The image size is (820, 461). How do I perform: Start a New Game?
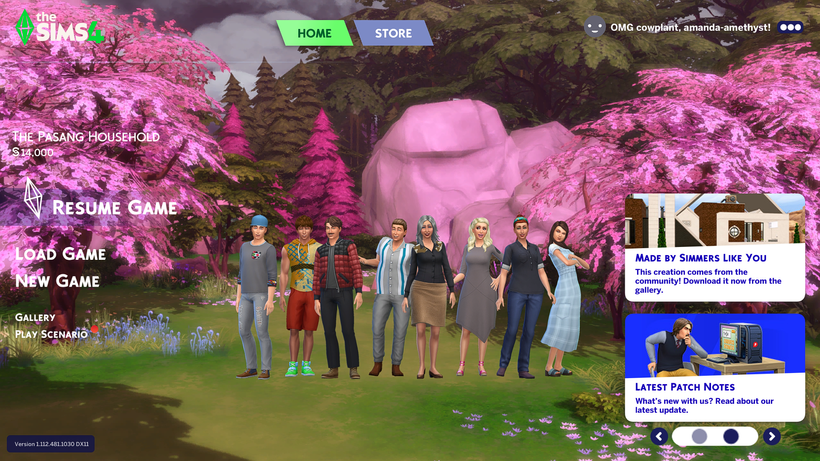coord(57,281)
